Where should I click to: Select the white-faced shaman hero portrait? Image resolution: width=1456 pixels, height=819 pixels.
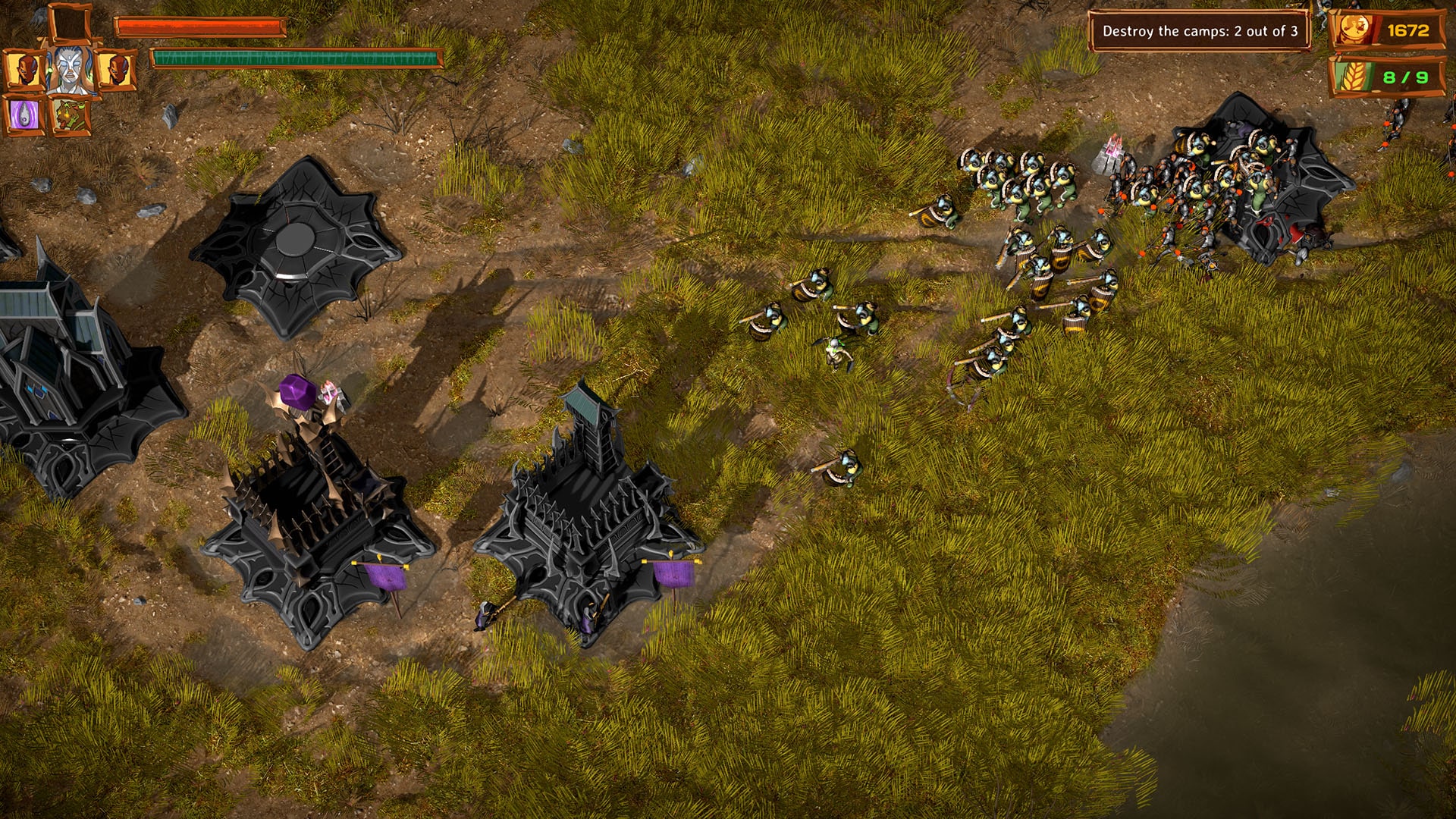[x=70, y=68]
